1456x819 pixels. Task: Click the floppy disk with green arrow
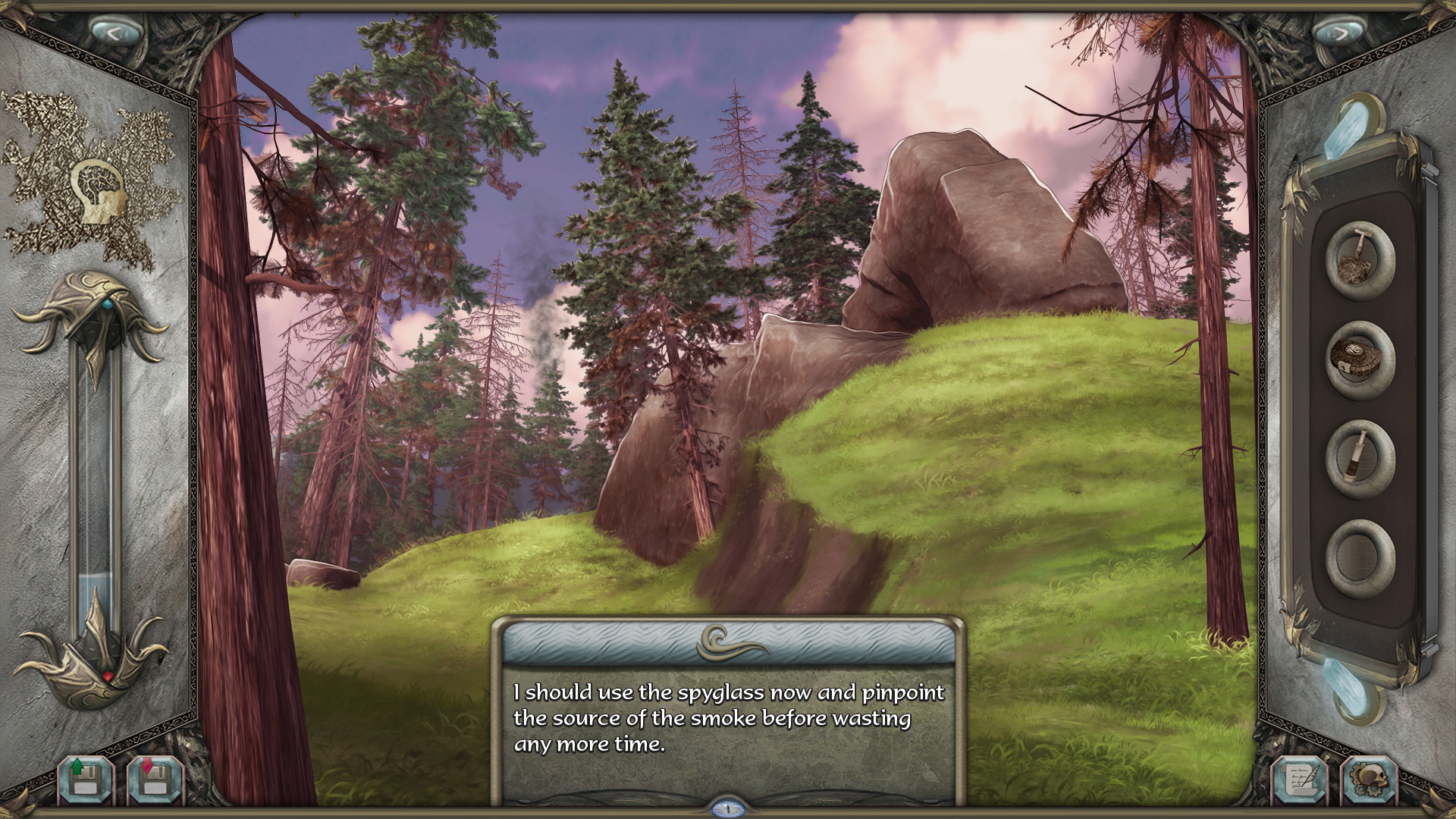tap(86, 779)
